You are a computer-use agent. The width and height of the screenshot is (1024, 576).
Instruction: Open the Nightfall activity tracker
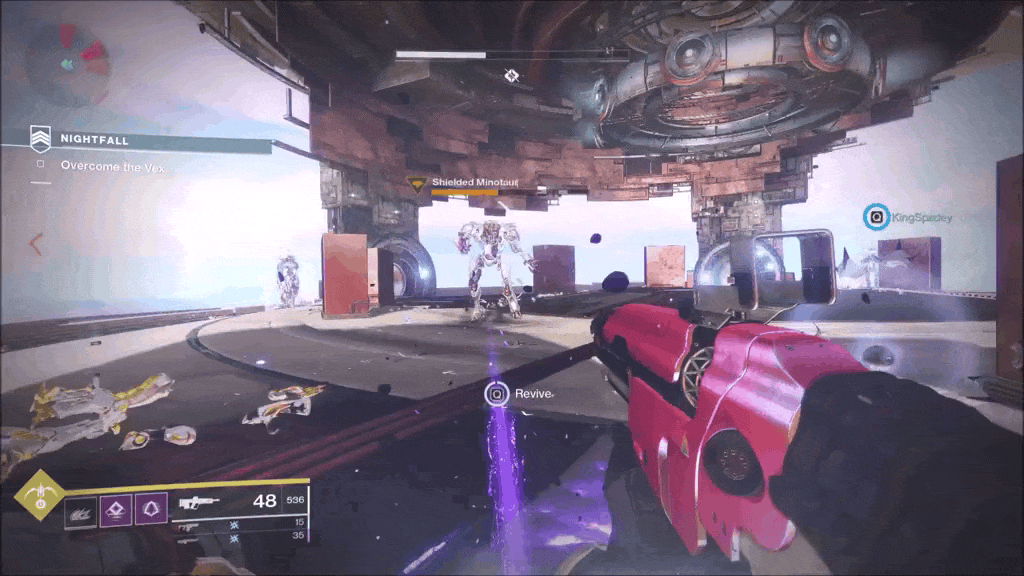94,140
